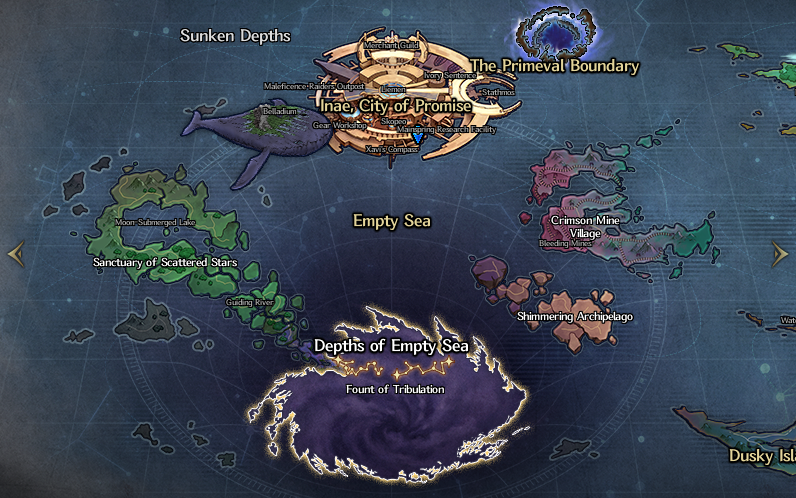Select the Dusky Isle region label

[x=762, y=456]
